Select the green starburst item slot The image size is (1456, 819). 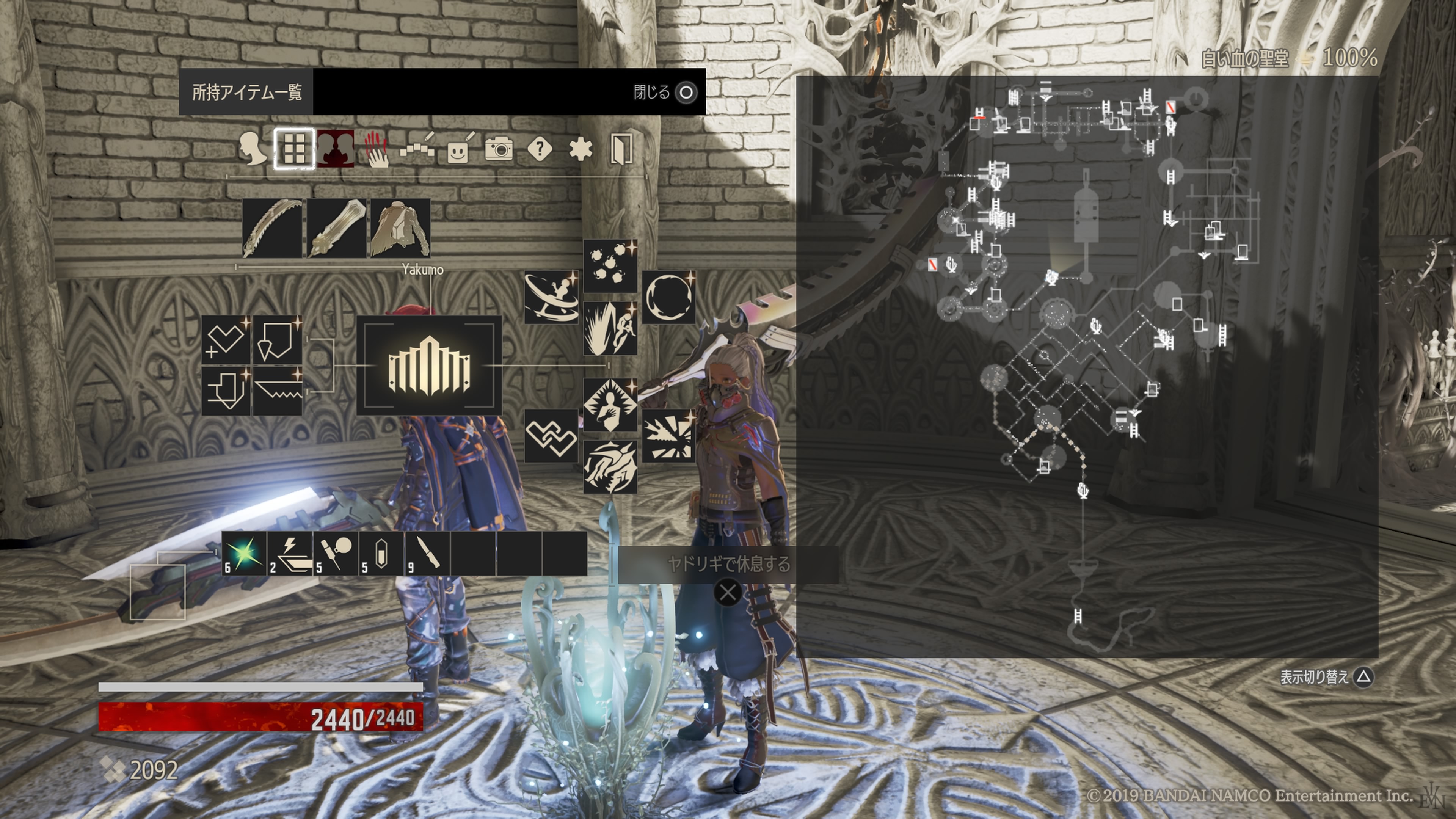[244, 553]
